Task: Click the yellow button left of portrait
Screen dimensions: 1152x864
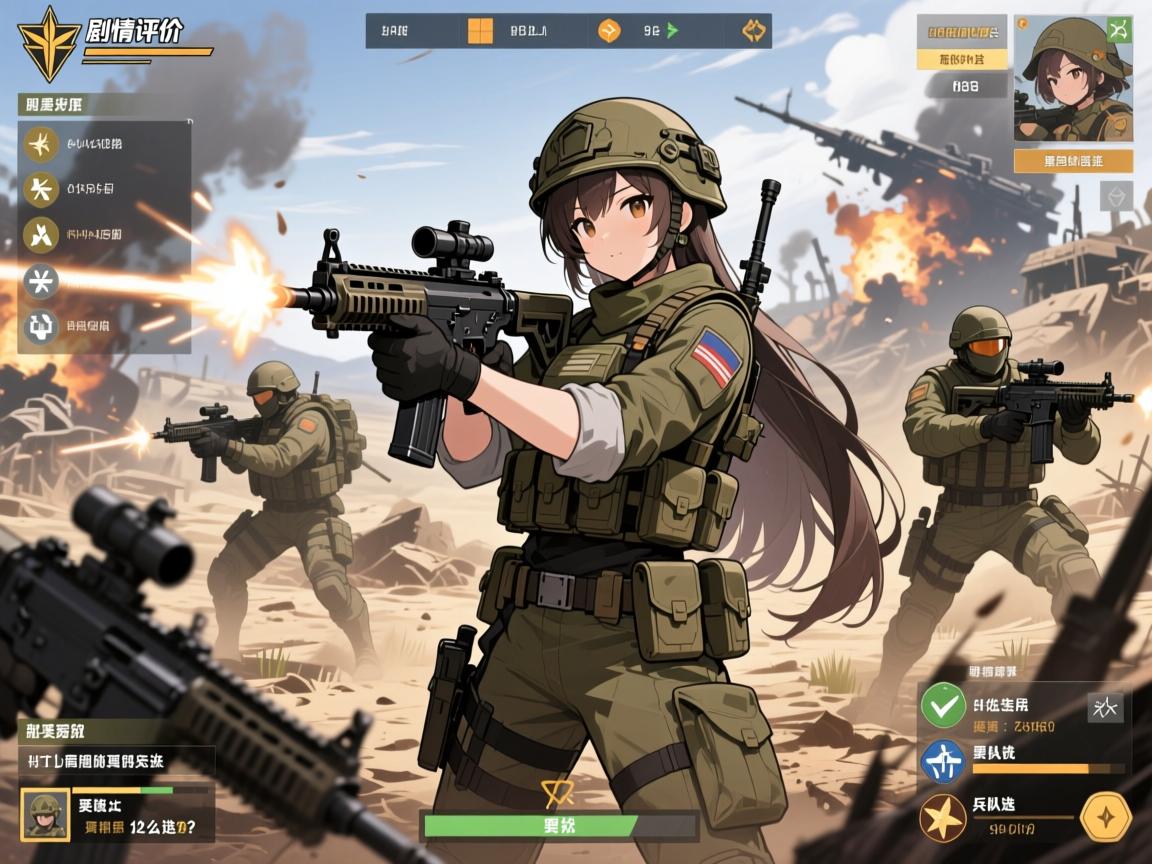Action: pos(961,59)
